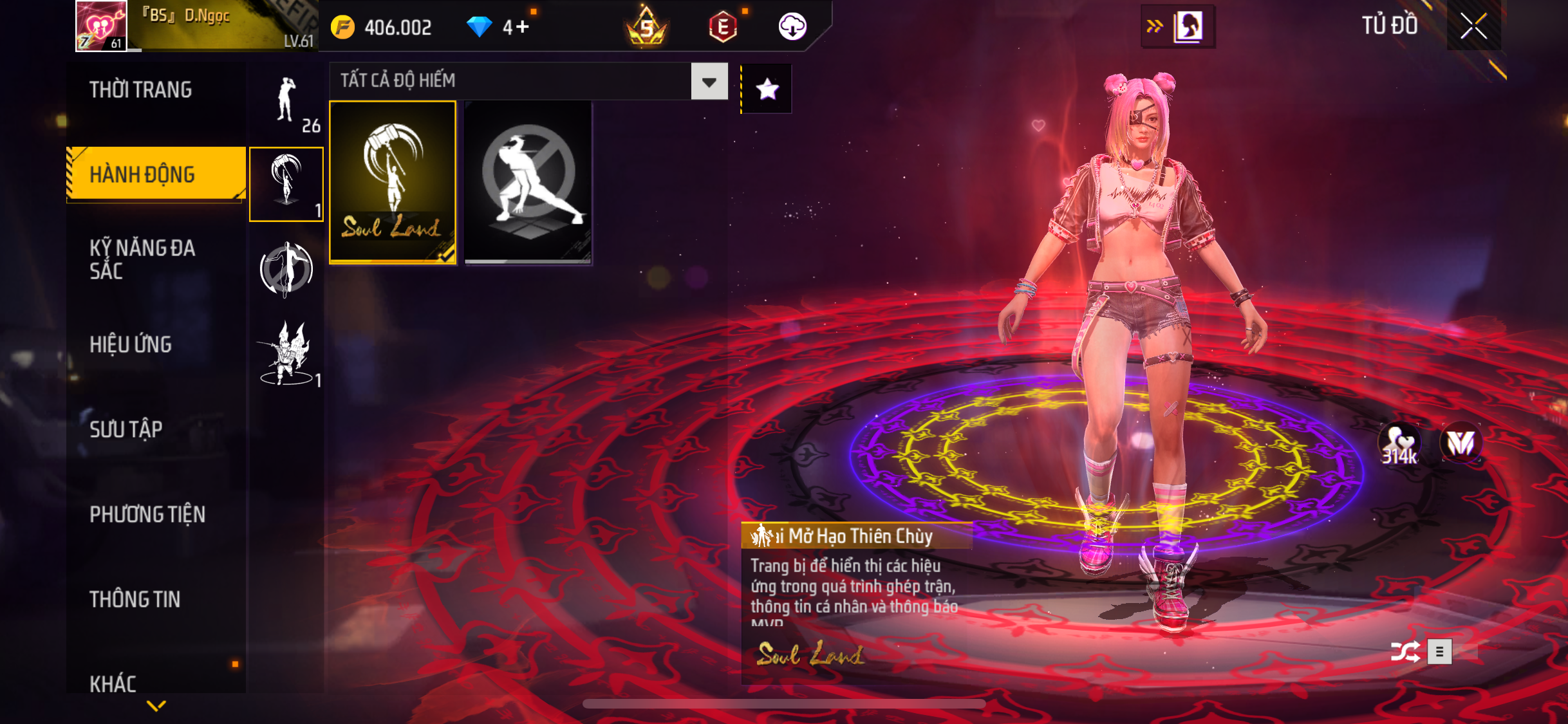The height and width of the screenshot is (724, 1568).
Task: Open the winged character entrance subcategory
Action: pyautogui.click(x=286, y=354)
